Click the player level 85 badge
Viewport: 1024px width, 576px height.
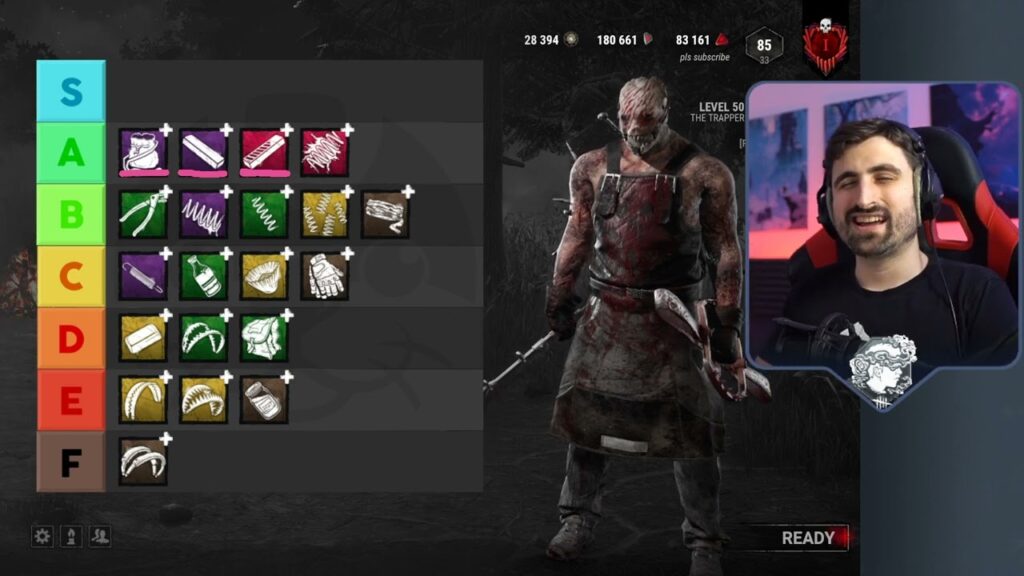(x=764, y=46)
